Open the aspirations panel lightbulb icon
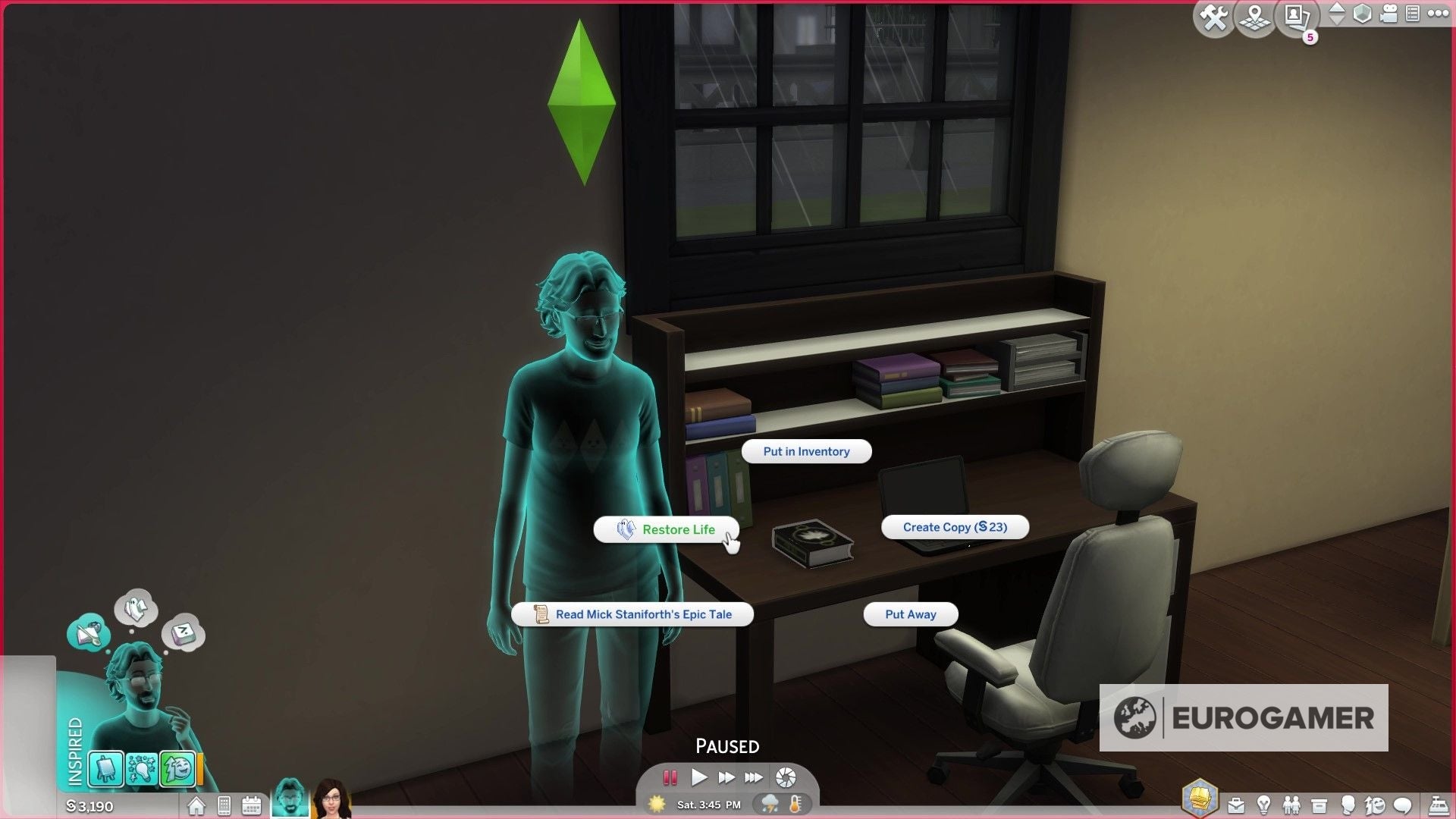Screen dimensions: 1456x819 [1265, 805]
